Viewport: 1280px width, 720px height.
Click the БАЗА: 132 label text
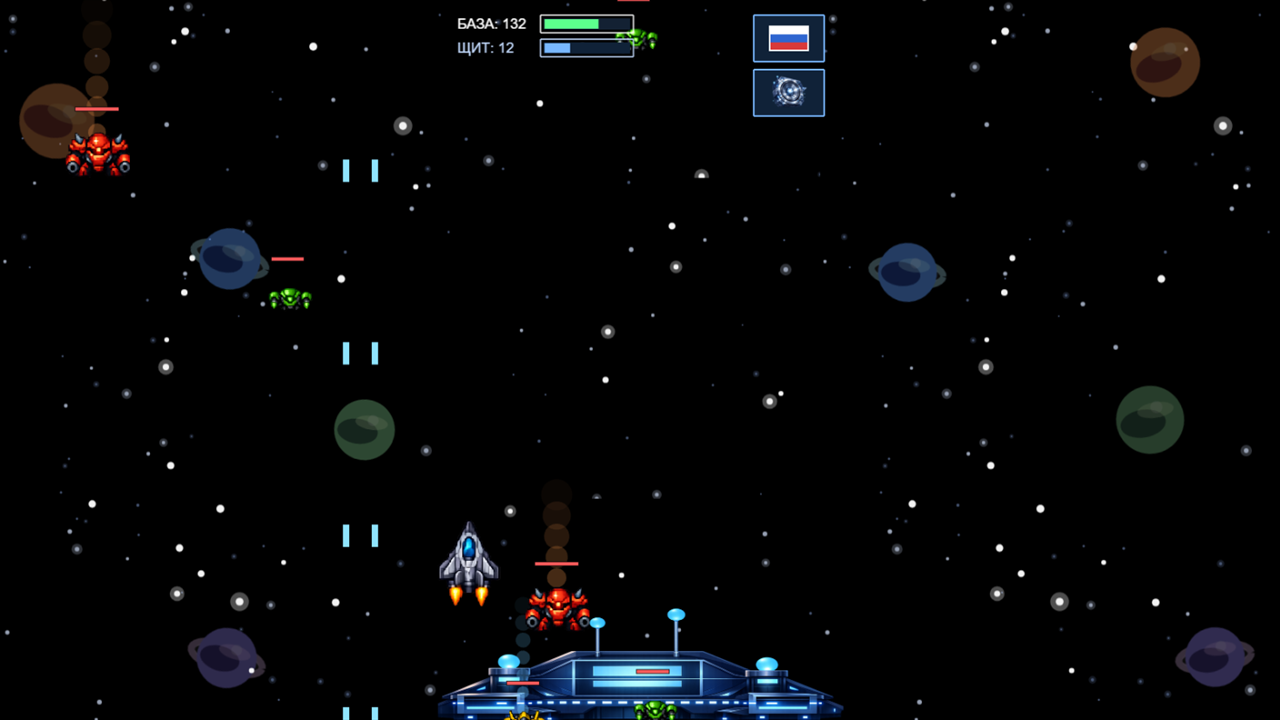[489, 23]
